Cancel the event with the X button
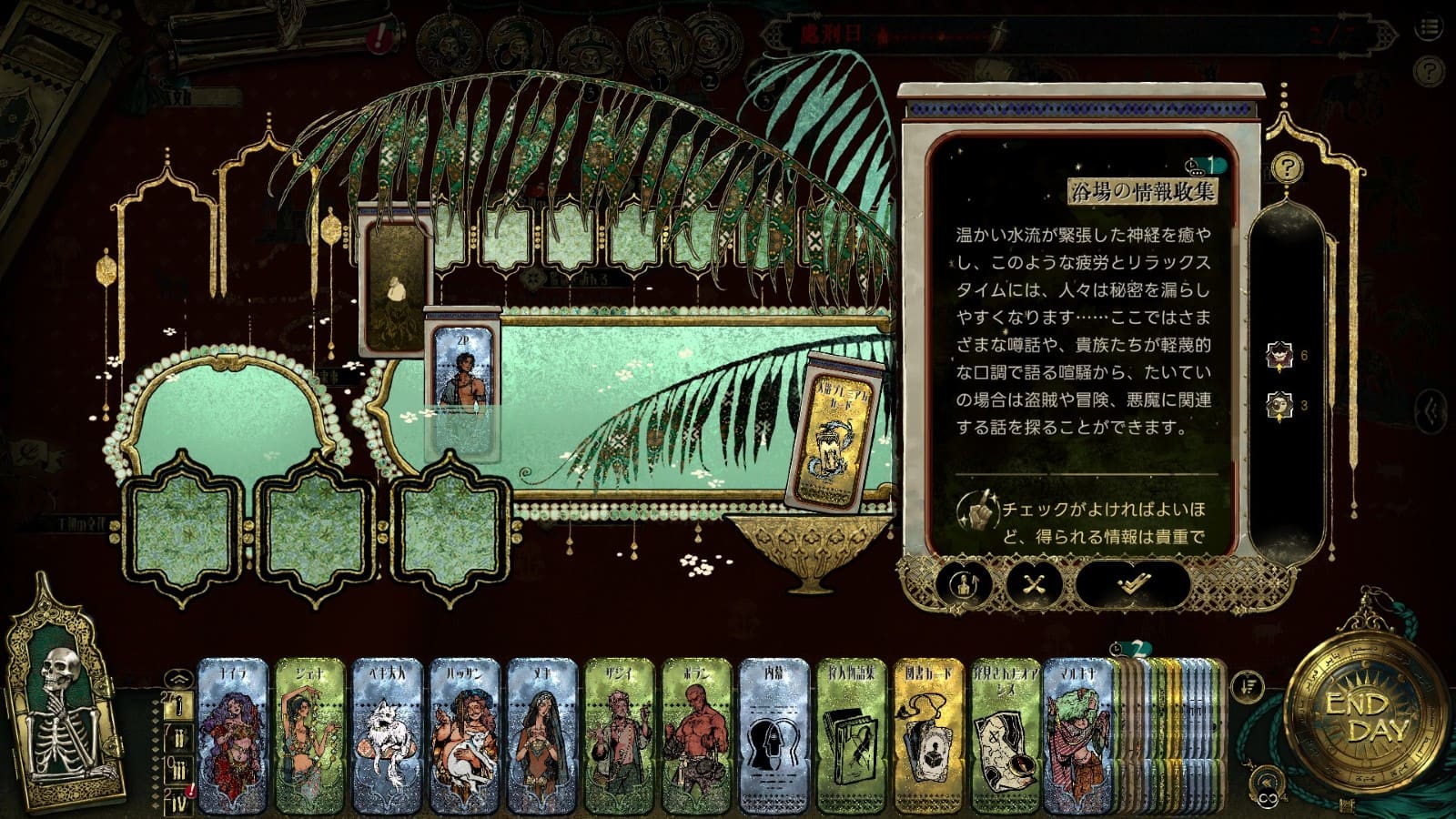 pyautogui.click(x=1034, y=584)
